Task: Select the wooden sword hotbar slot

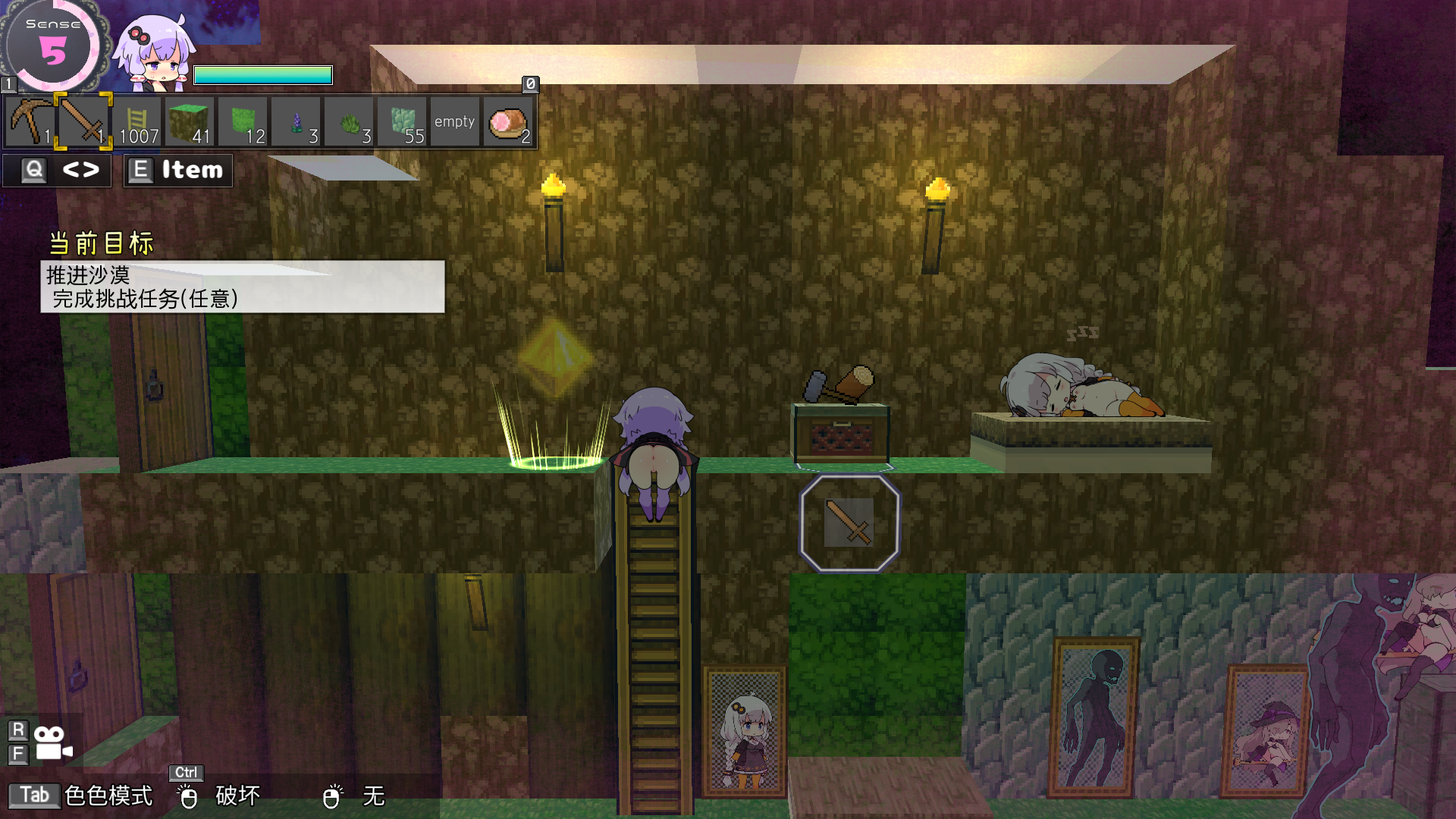Action: point(83,121)
